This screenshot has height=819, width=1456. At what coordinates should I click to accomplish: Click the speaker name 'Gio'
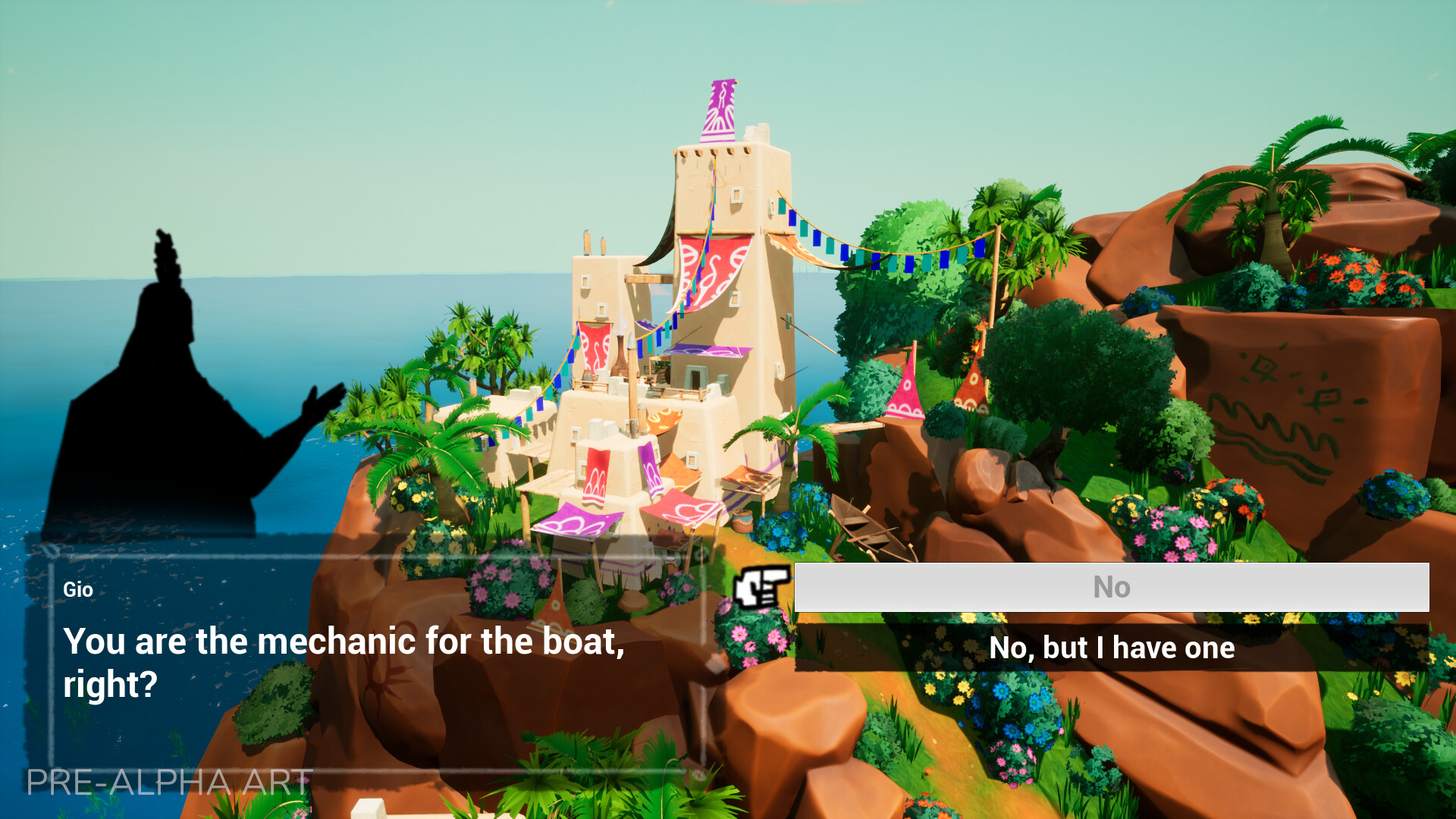[x=78, y=589]
